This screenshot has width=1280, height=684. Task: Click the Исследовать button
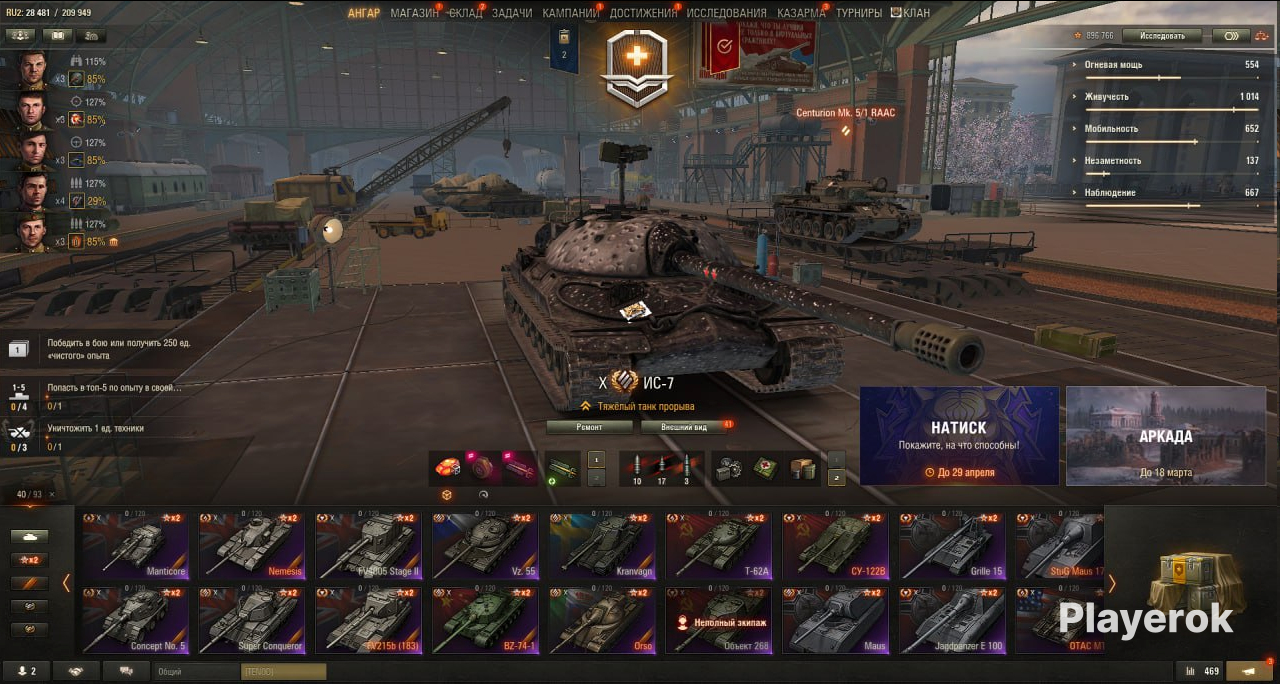pos(1161,36)
